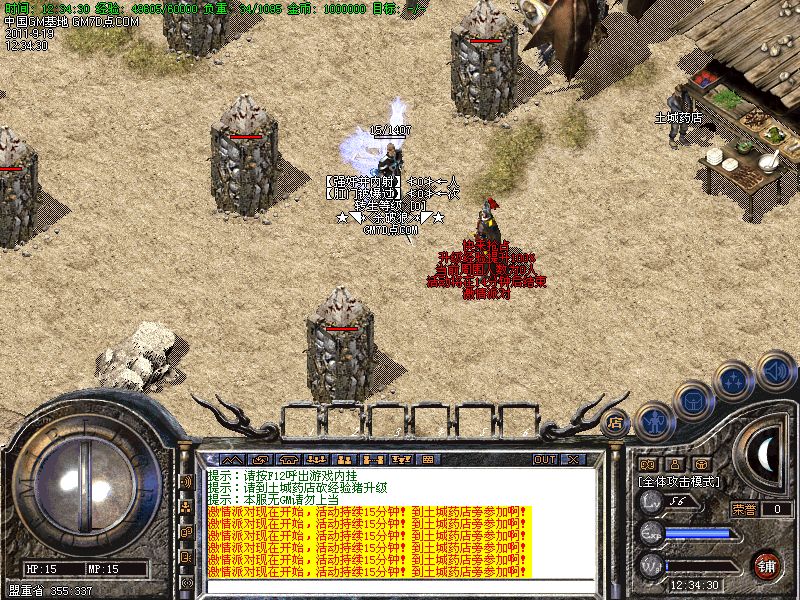Open the character status orb button

653,421
